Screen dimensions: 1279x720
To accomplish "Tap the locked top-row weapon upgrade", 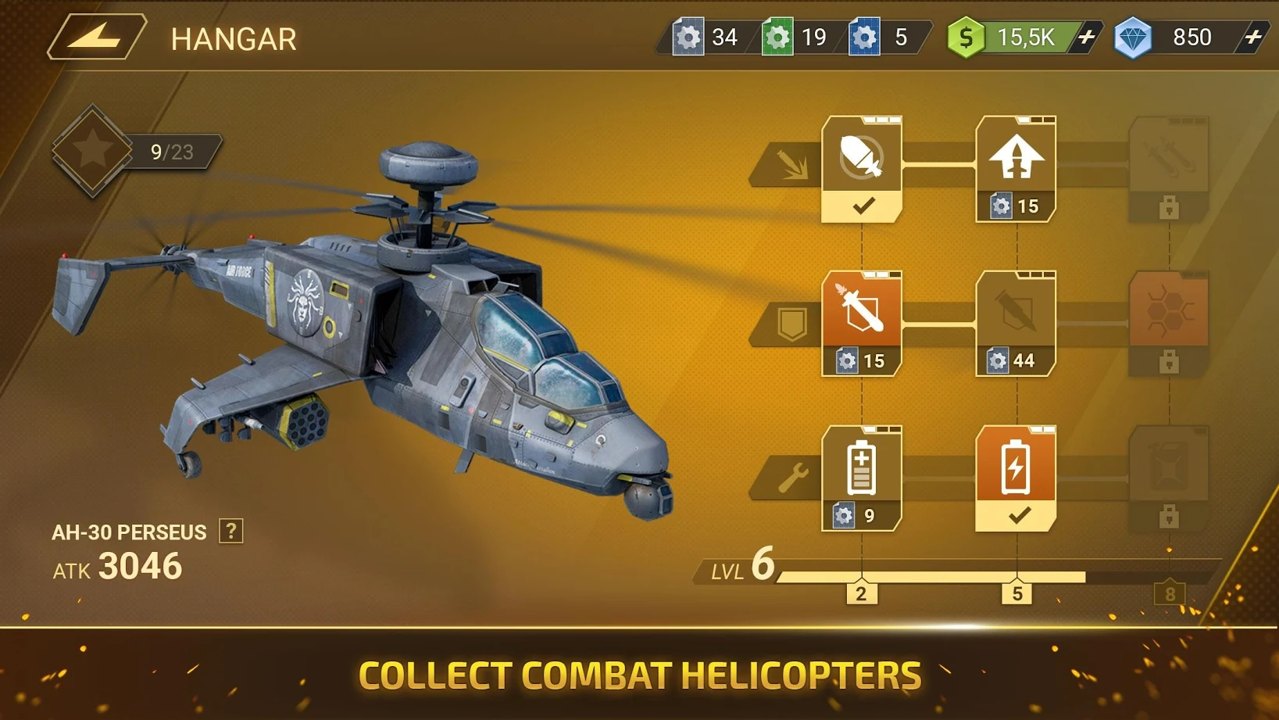I will 1168,168.
